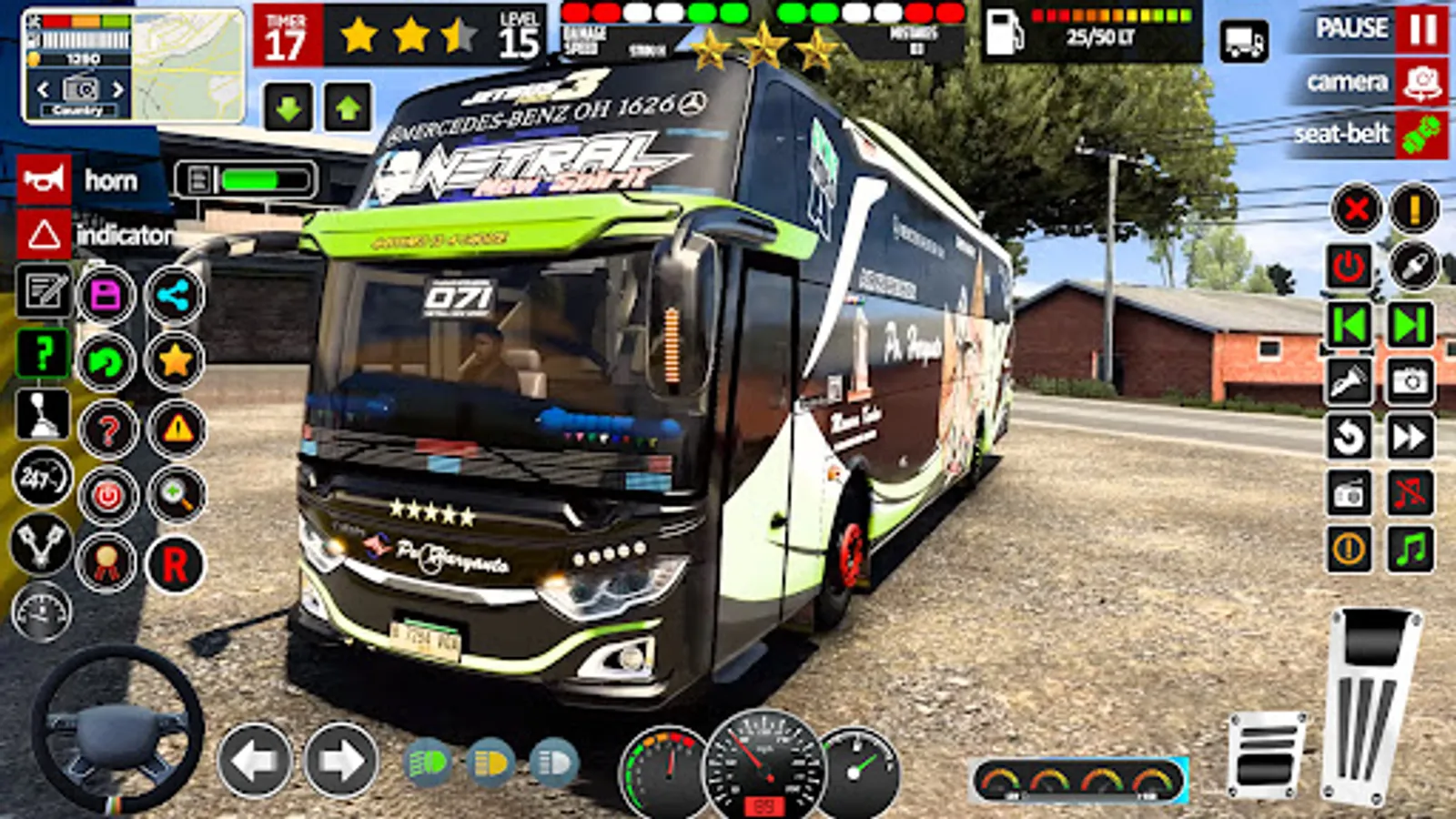Viewport: 1456px width, 819px height.
Task: Switch view using the camera button
Action: tap(1422, 83)
